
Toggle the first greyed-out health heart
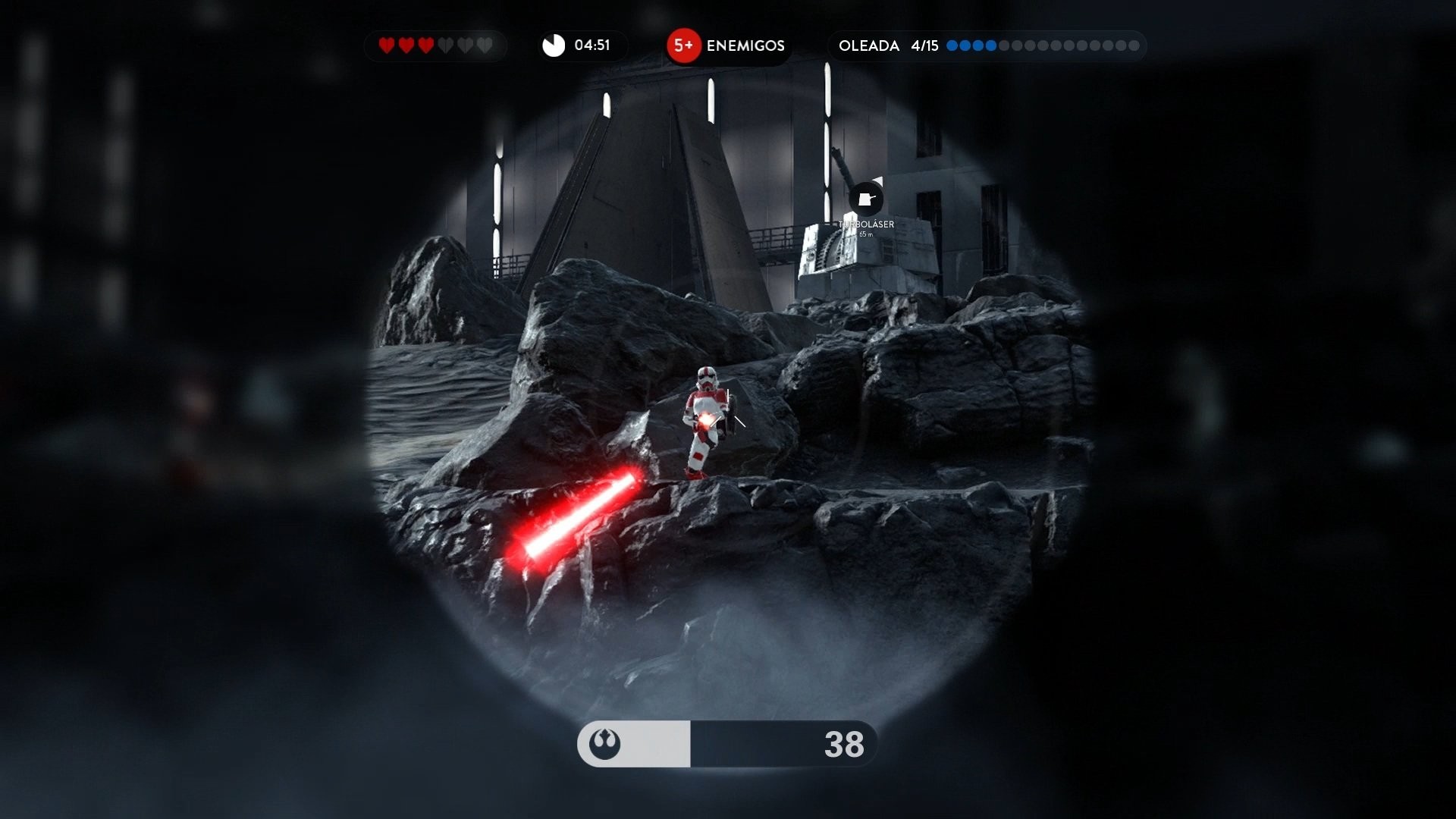[445, 45]
